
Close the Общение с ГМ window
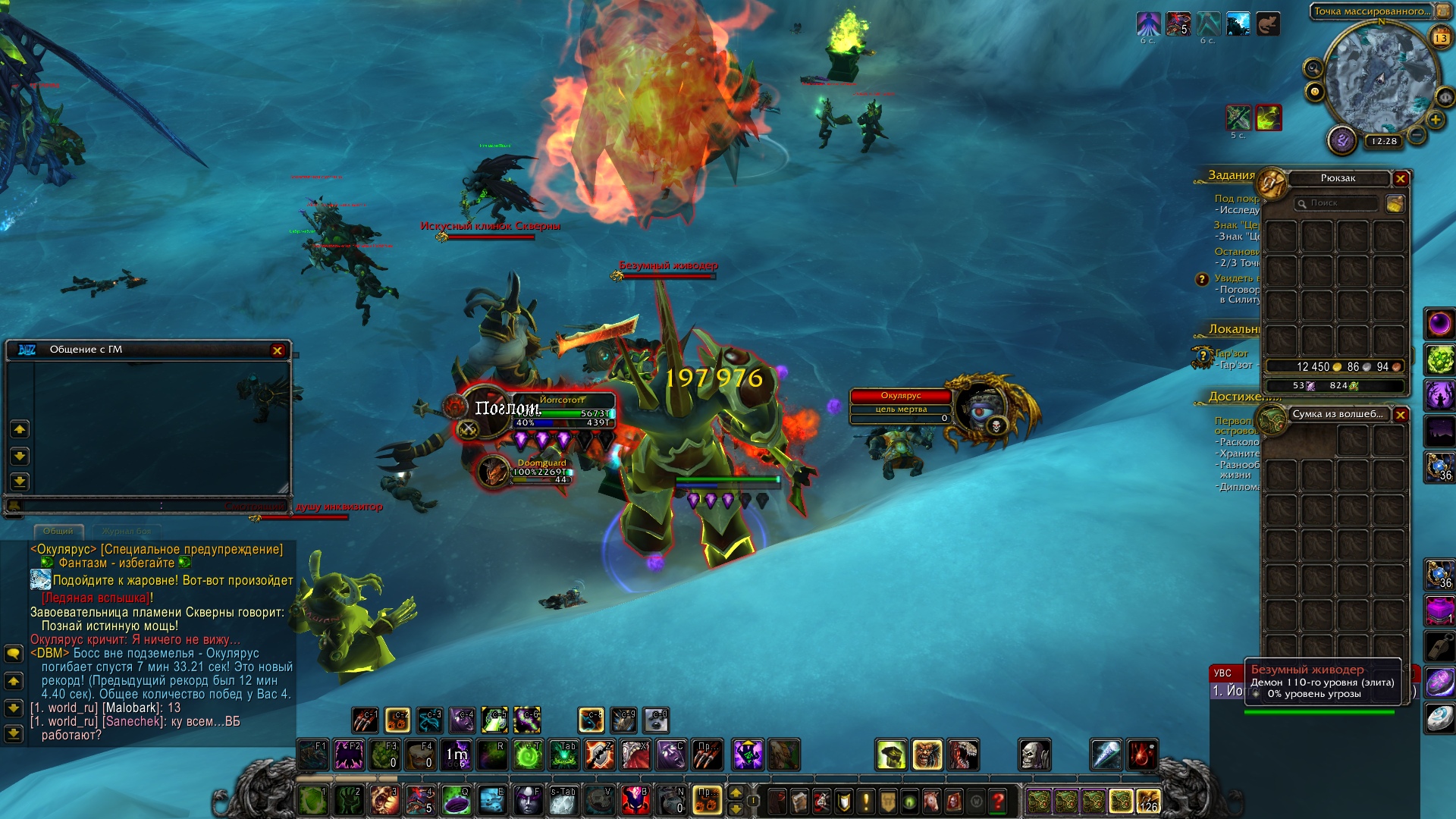(278, 350)
